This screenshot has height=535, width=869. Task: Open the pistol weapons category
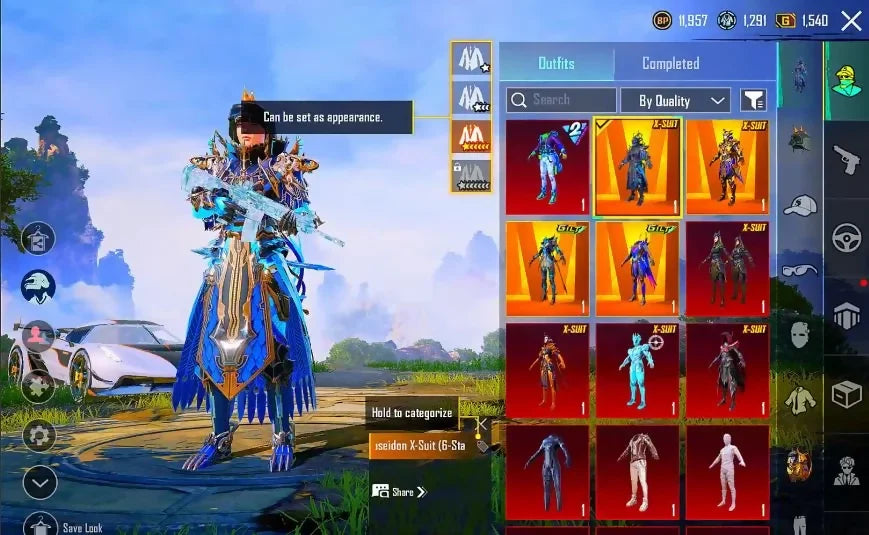[846, 158]
